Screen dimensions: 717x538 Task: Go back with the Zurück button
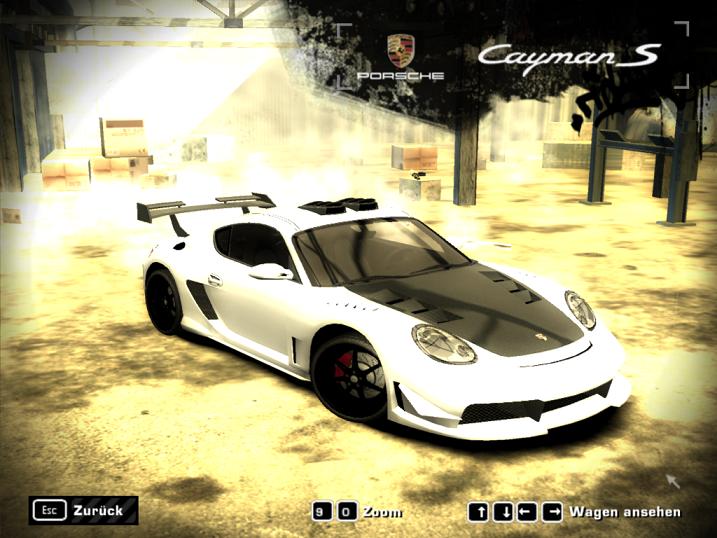(x=84, y=510)
